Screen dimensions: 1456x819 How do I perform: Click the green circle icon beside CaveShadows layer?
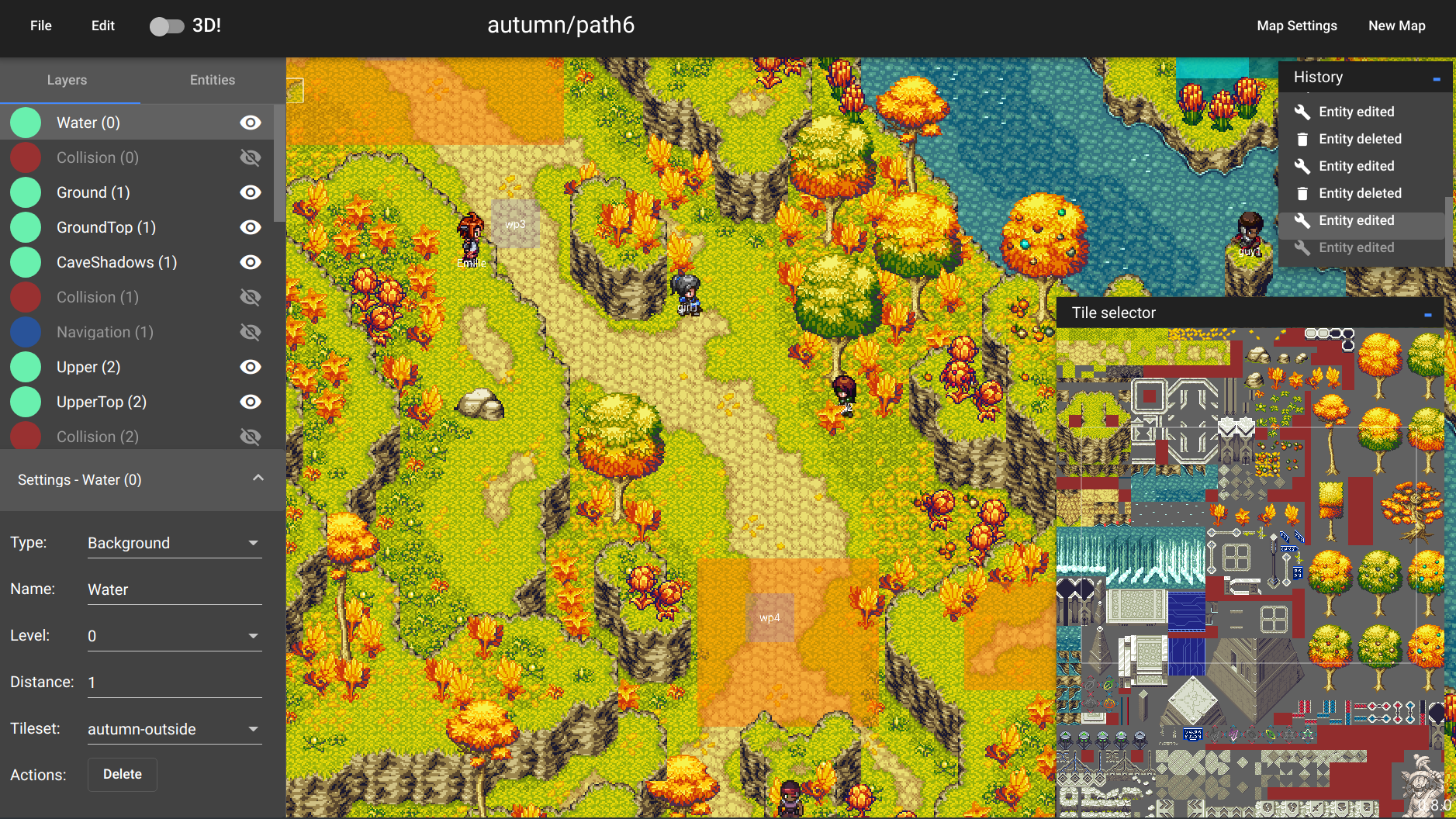click(x=26, y=262)
